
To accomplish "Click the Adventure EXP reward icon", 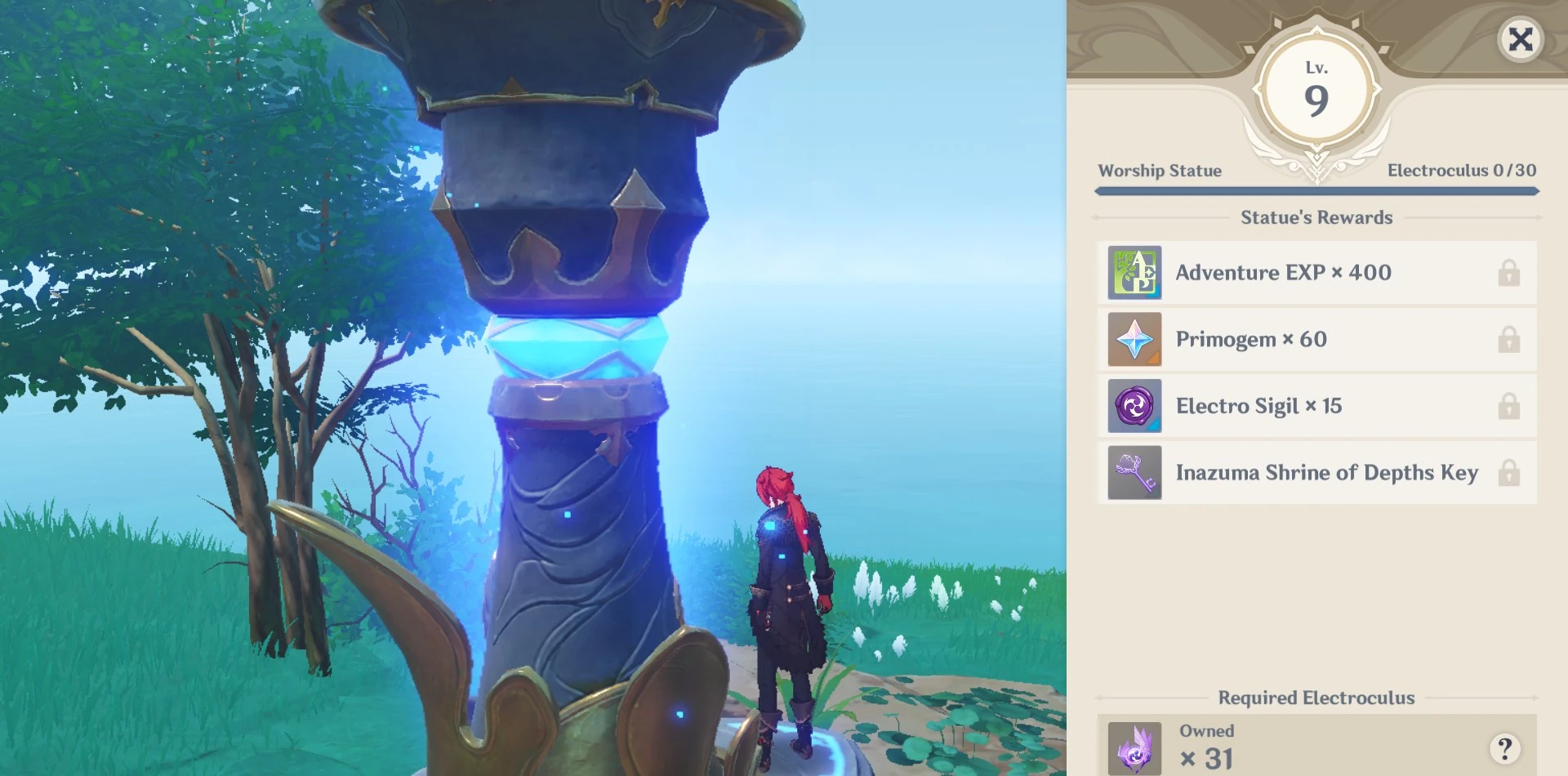I will click(x=1134, y=273).
